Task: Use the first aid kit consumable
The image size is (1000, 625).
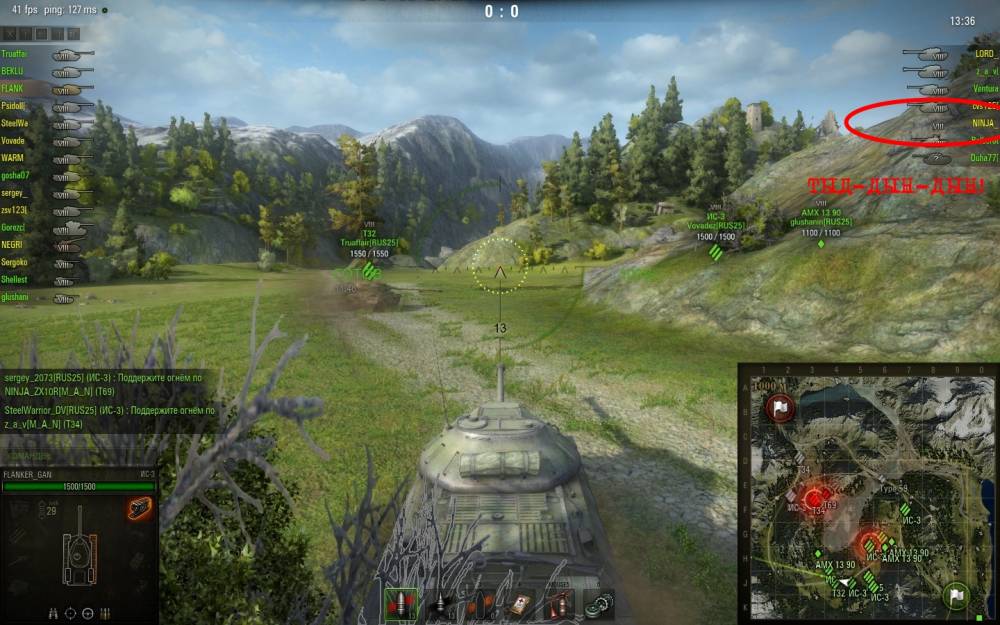Action: click(x=521, y=604)
